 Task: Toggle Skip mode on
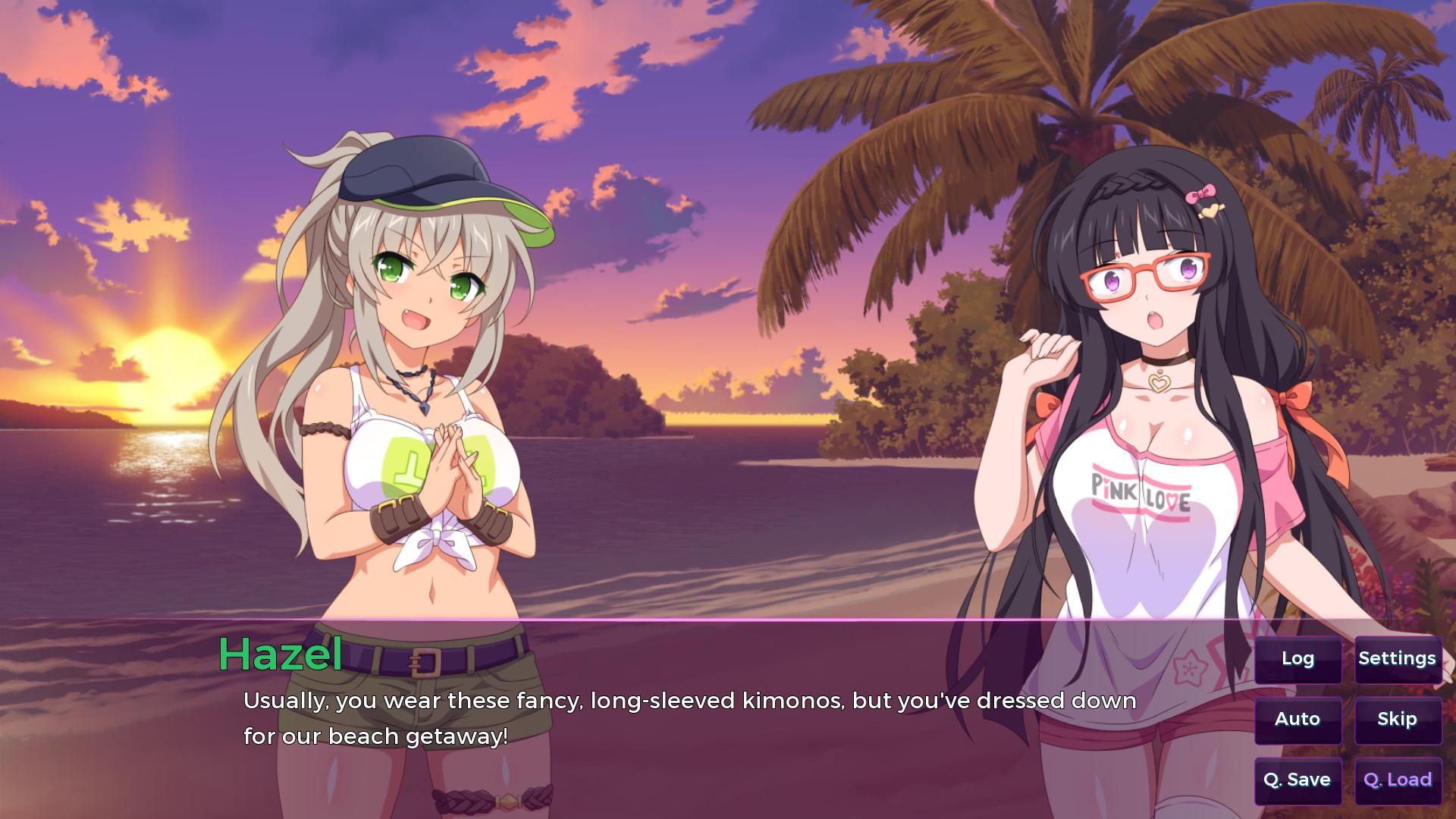(x=1398, y=719)
